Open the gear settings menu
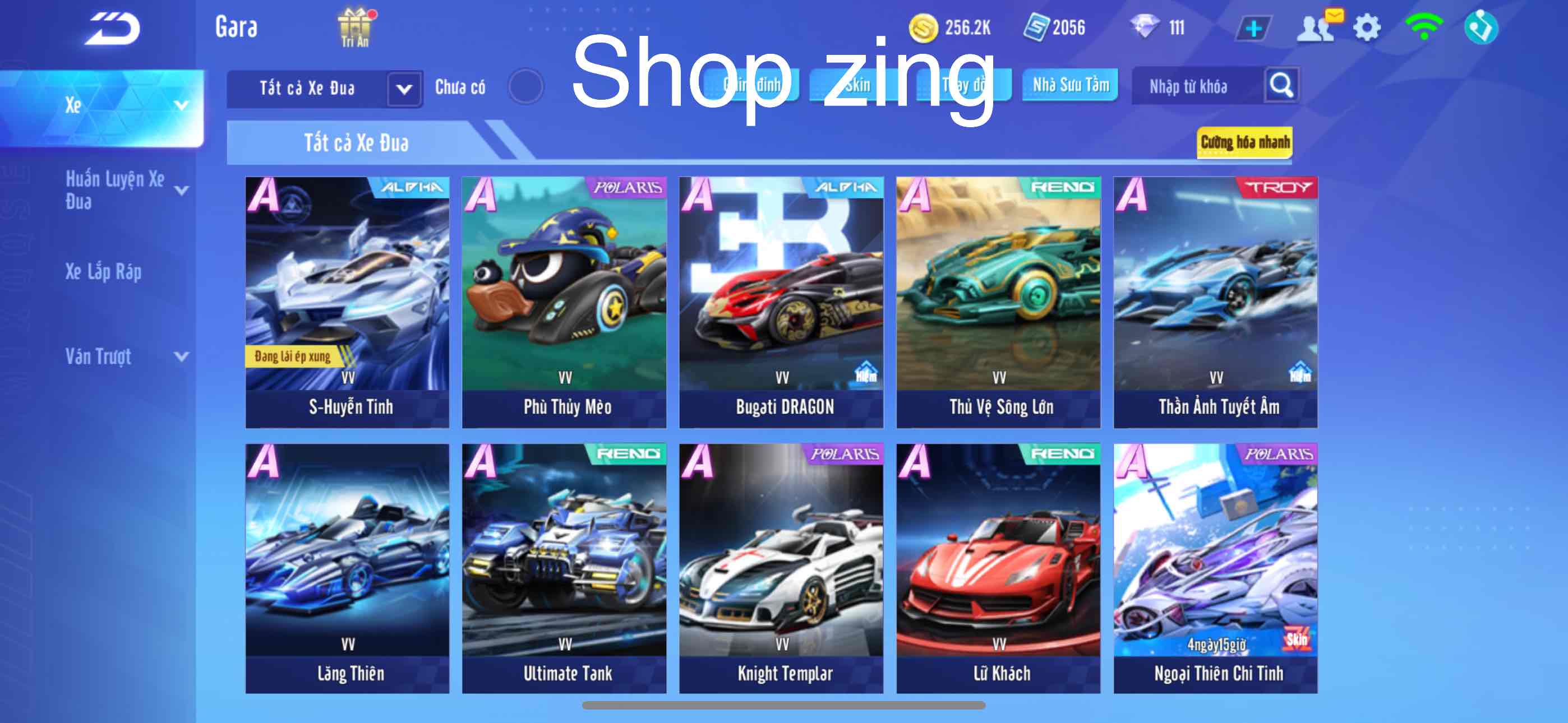Screen dimensions: 1568x723 (x=1367, y=28)
